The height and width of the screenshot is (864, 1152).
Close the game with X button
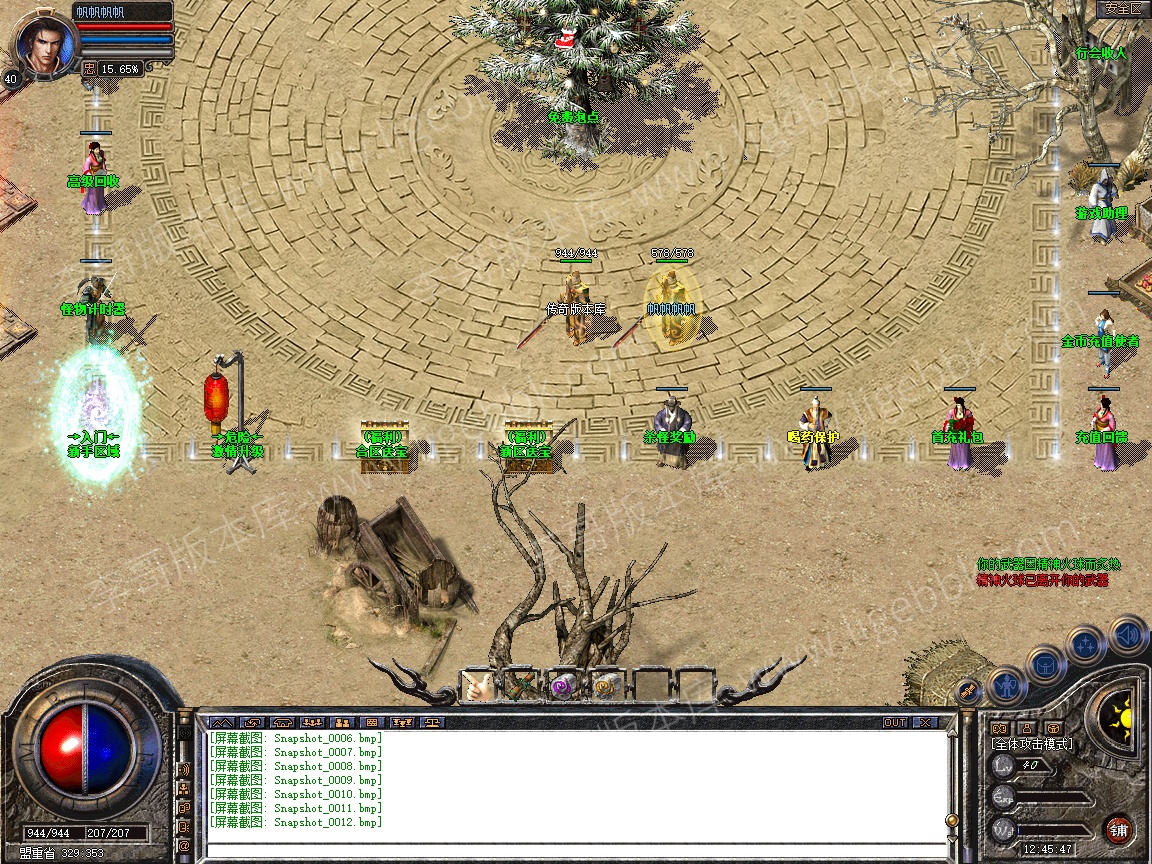click(x=925, y=722)
